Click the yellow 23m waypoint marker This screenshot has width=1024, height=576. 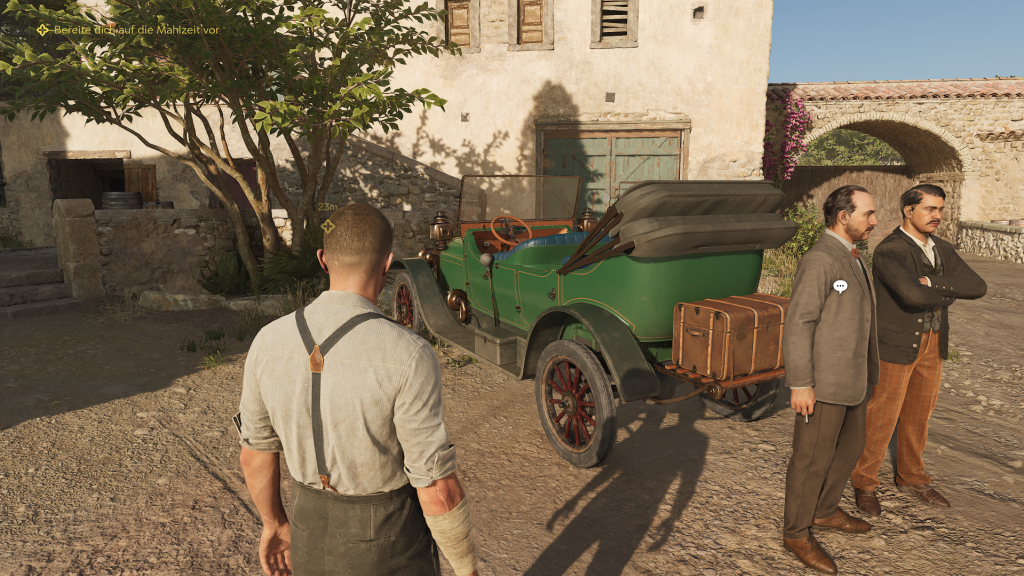click(328, 226)
